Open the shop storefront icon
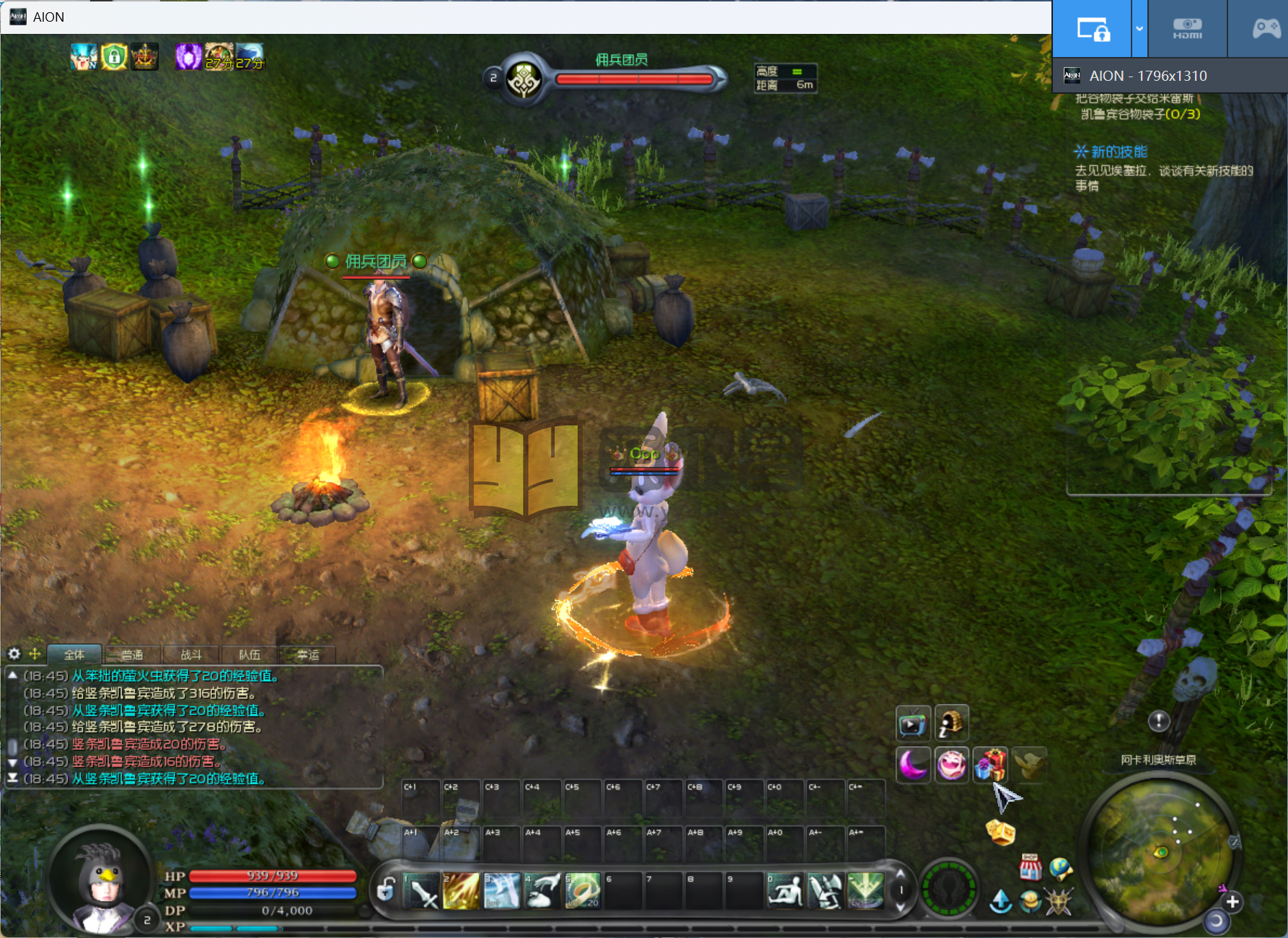 (1030, 868)
